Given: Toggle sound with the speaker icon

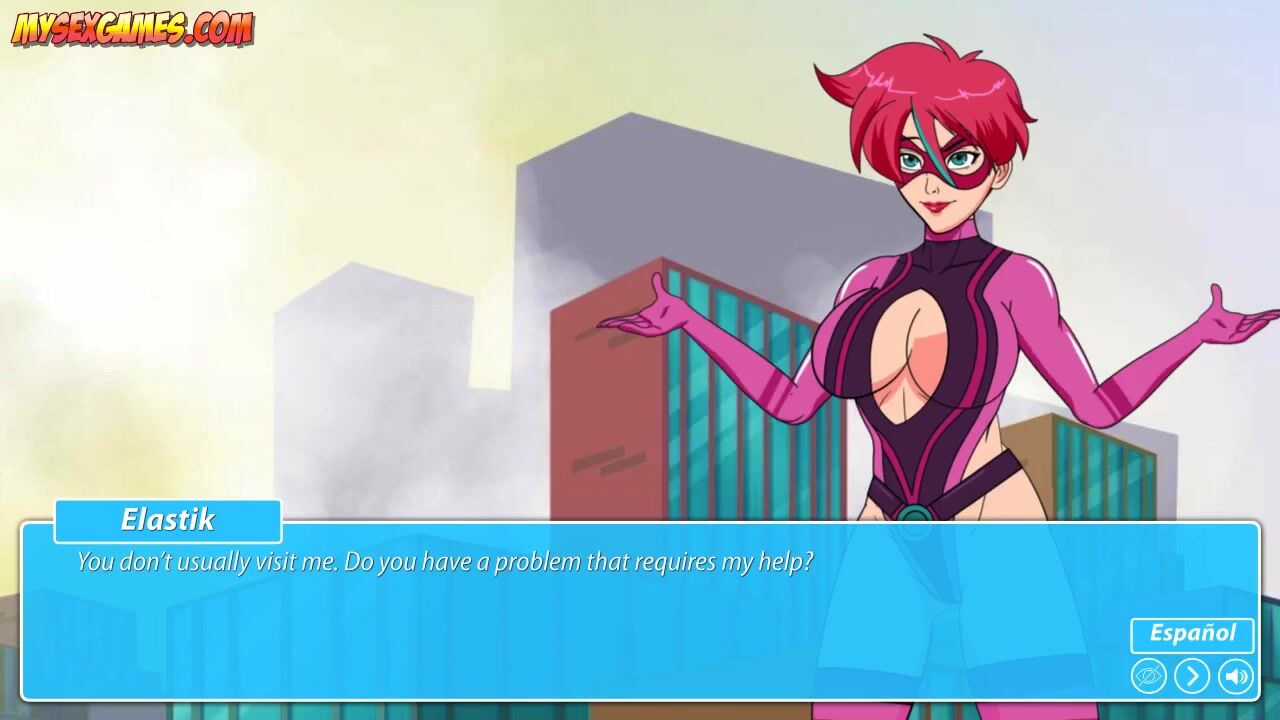Looking at the screenshot, I should pos(1236,677).
